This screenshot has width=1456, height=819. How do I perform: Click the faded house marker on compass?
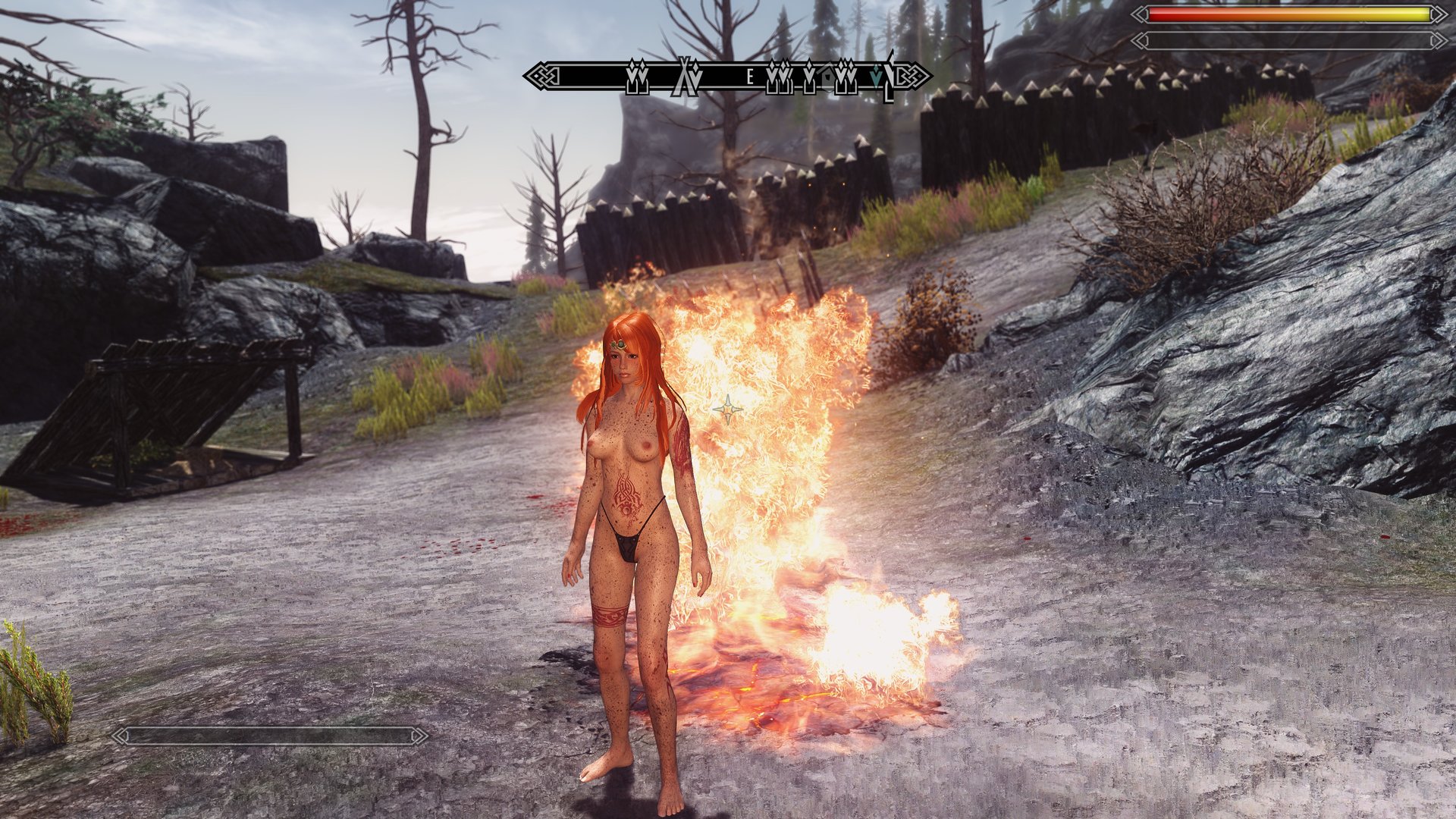click(x=827, y=78)
